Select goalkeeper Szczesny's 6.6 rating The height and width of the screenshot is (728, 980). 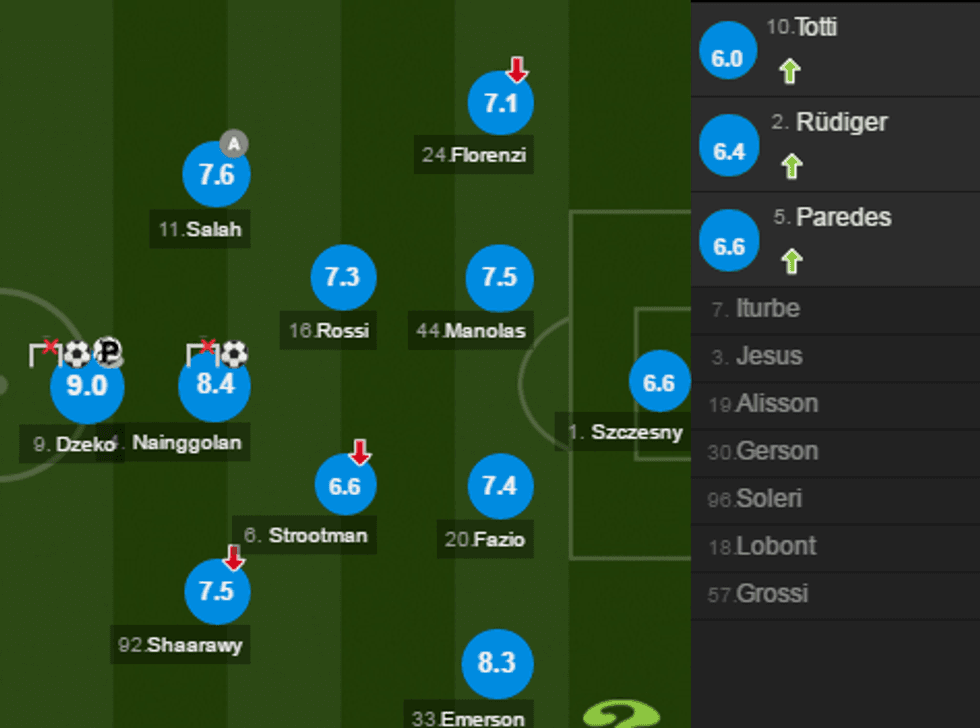click(x=659, y=383)
